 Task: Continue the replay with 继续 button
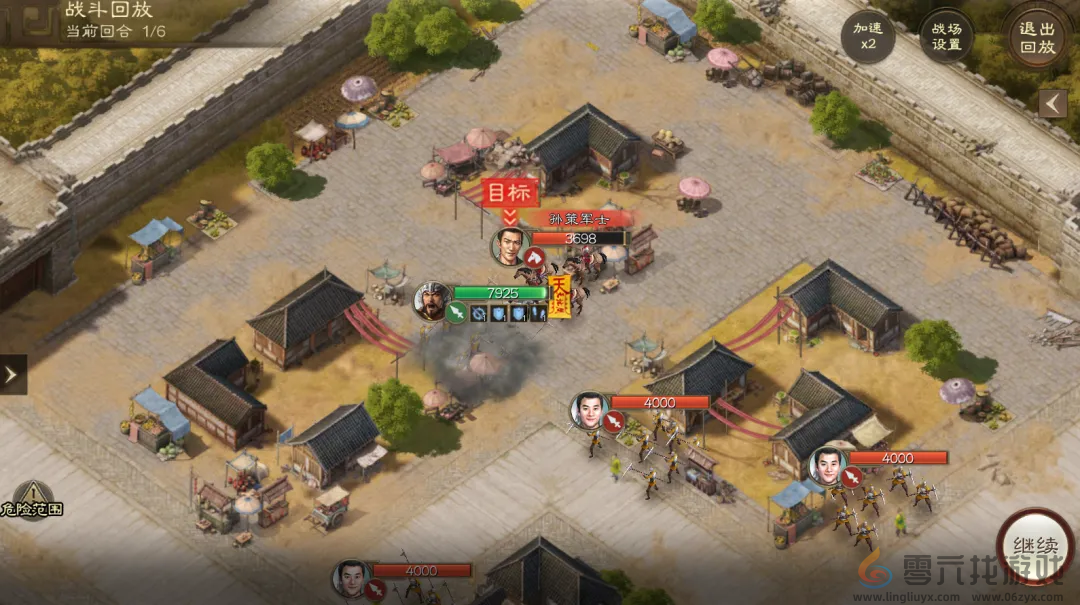1035,548
